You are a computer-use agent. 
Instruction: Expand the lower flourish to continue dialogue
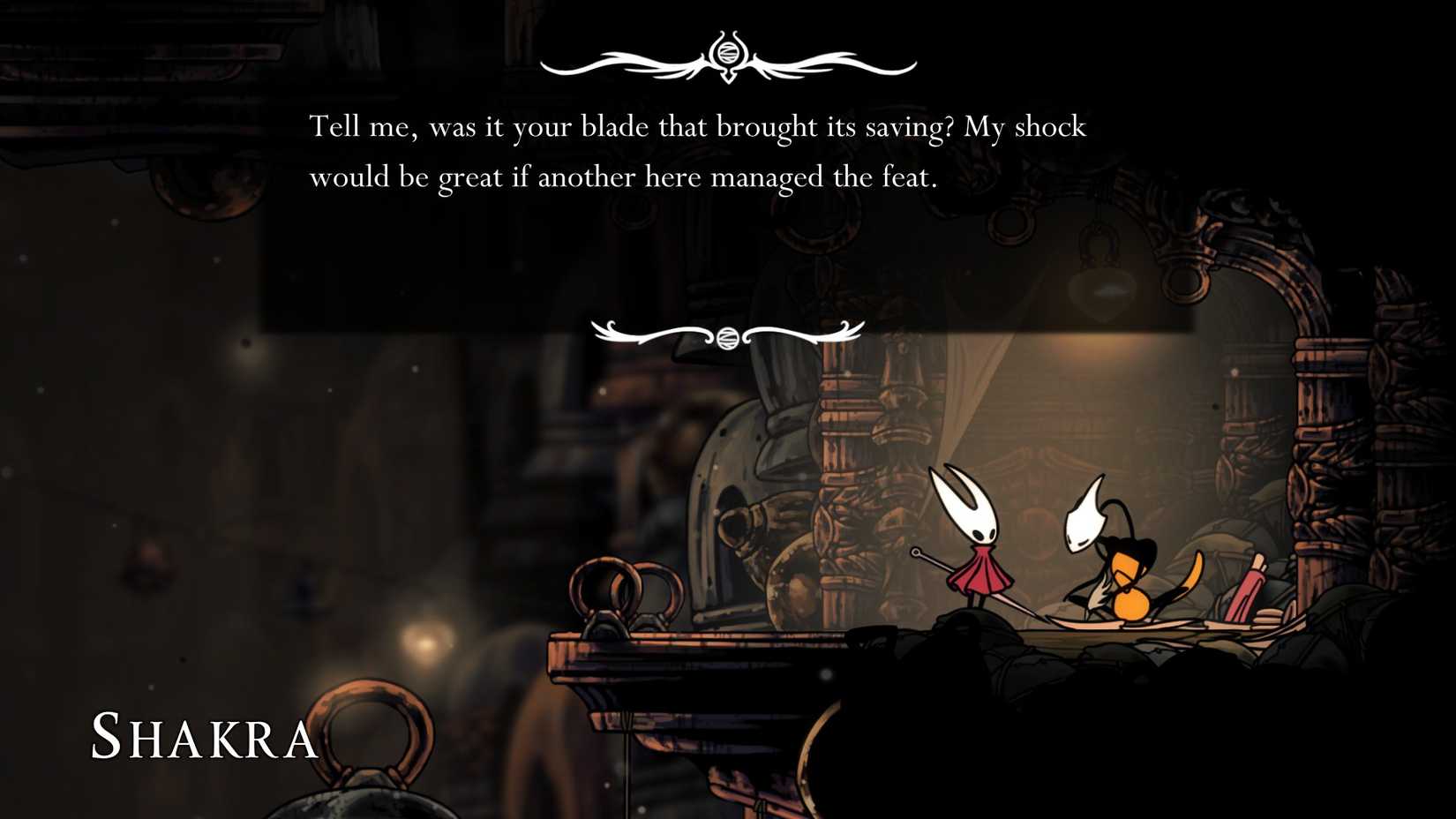(x=727, y=334)
